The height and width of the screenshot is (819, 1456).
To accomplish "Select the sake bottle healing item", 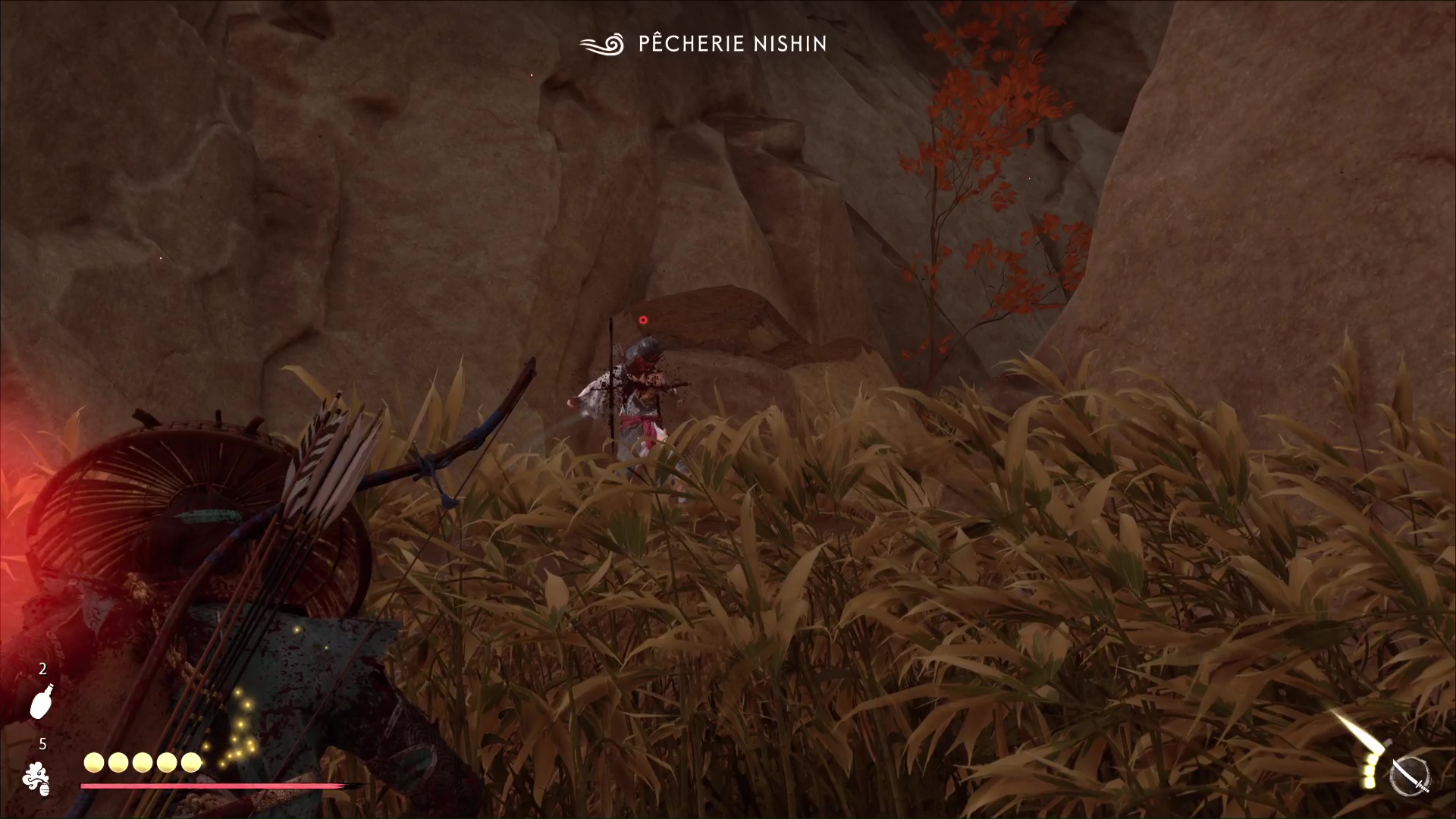I will coord(42,701).
